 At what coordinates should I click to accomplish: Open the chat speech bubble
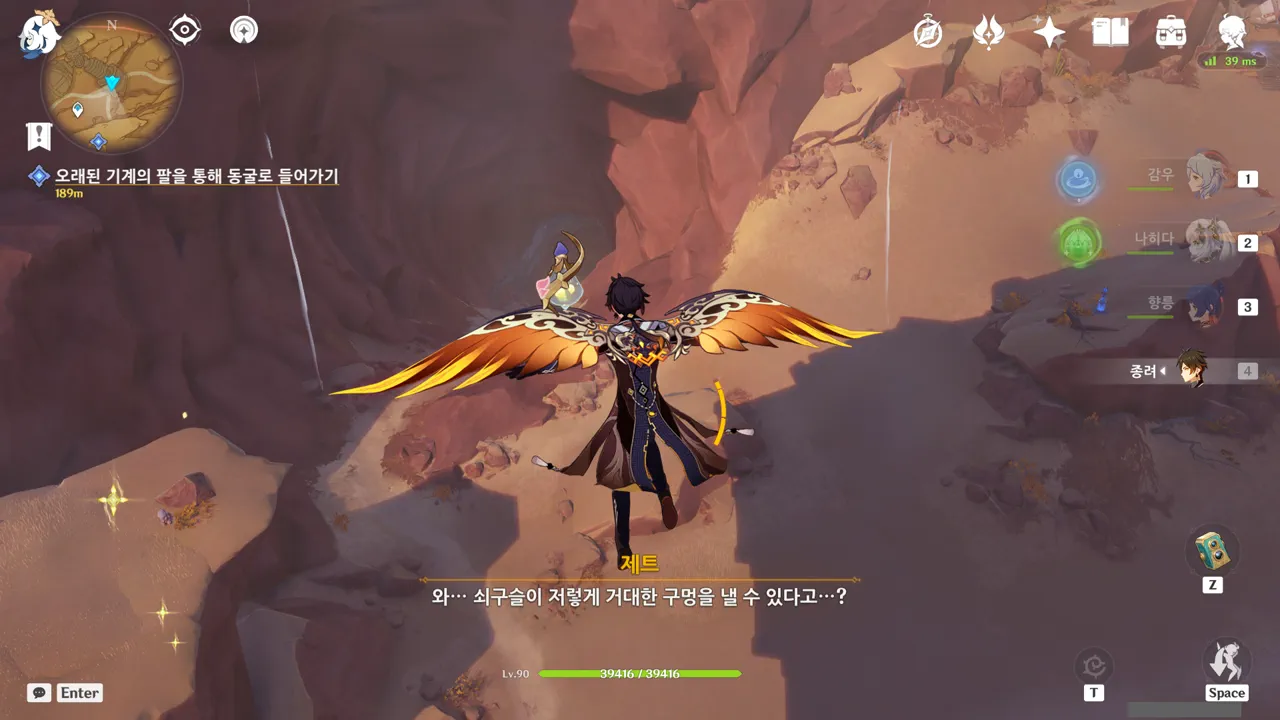[x=39, y=692]
